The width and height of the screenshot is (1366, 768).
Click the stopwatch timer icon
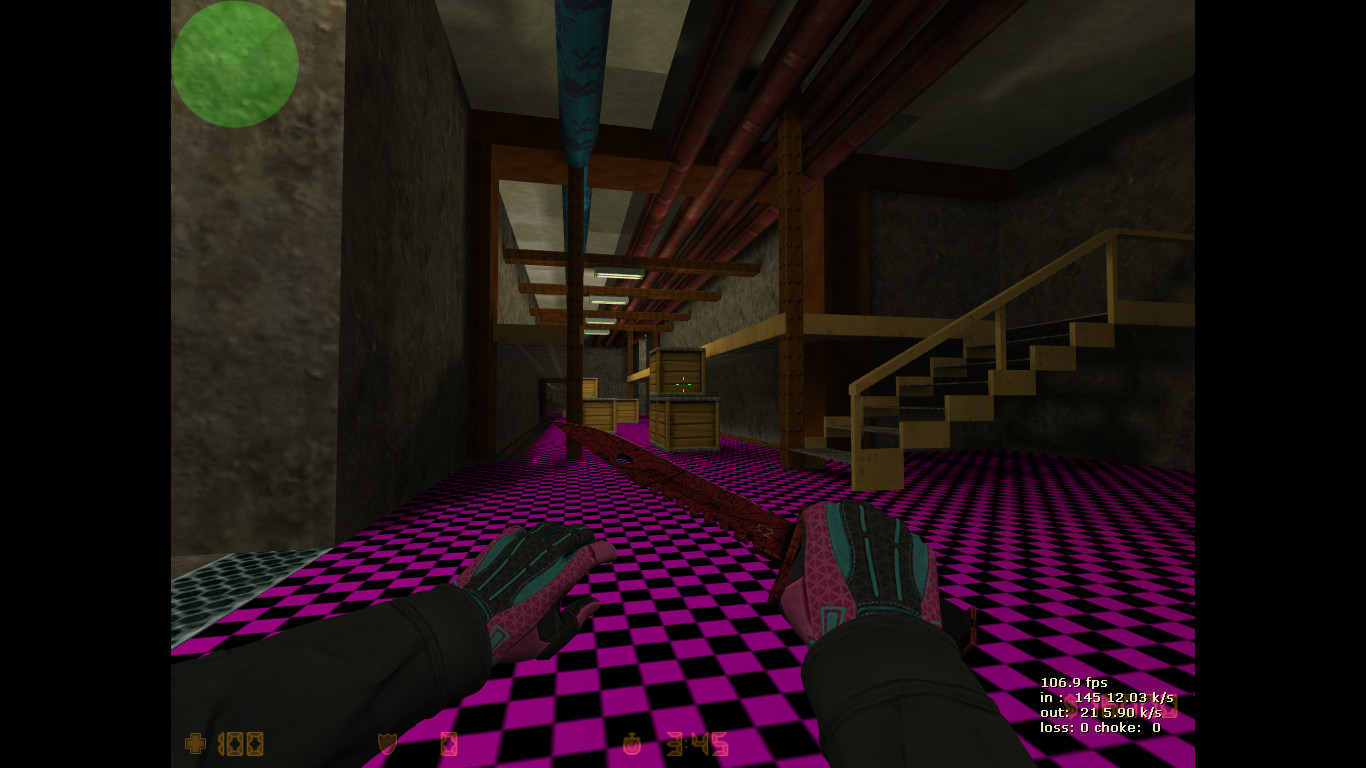tap(631, 744)
